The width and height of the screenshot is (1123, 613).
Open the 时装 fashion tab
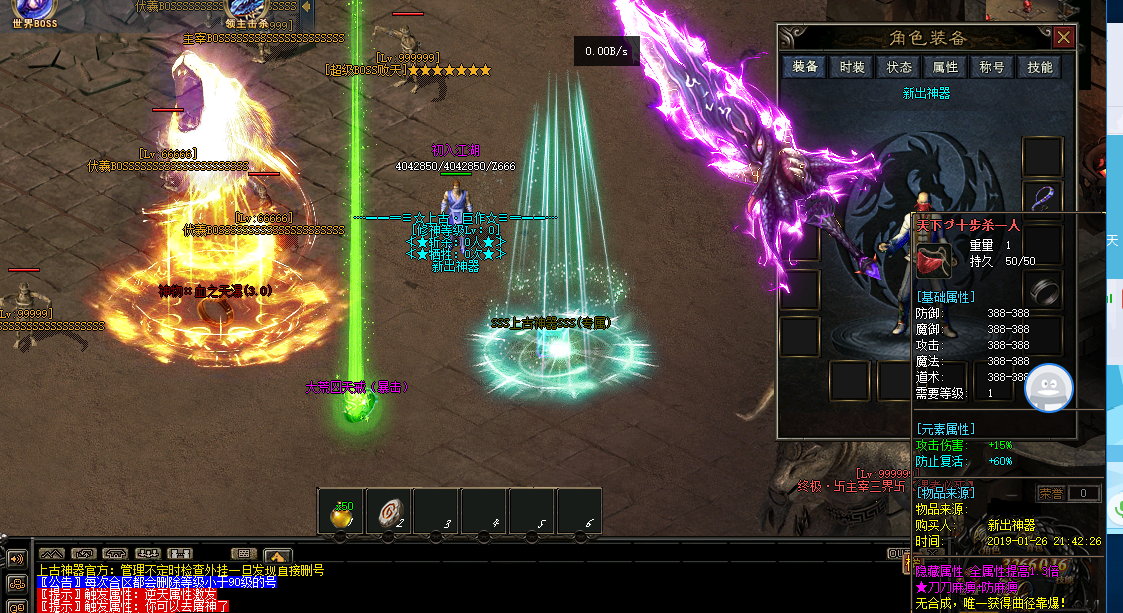pos(852,67)
